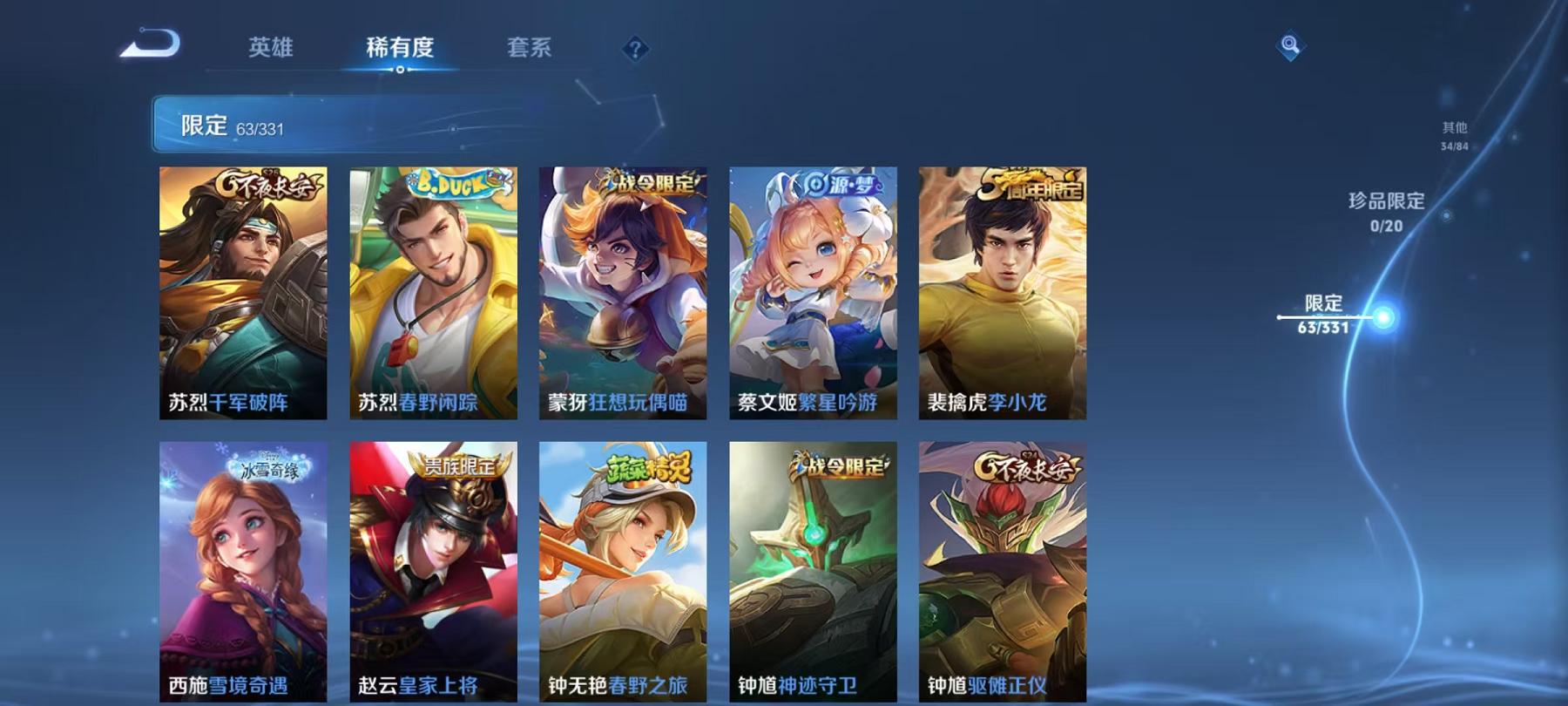Screen dimensions: 1568x706
Task: Open the 蔡文姬繁星吟游 skin thumbnail
Action: 814,296
